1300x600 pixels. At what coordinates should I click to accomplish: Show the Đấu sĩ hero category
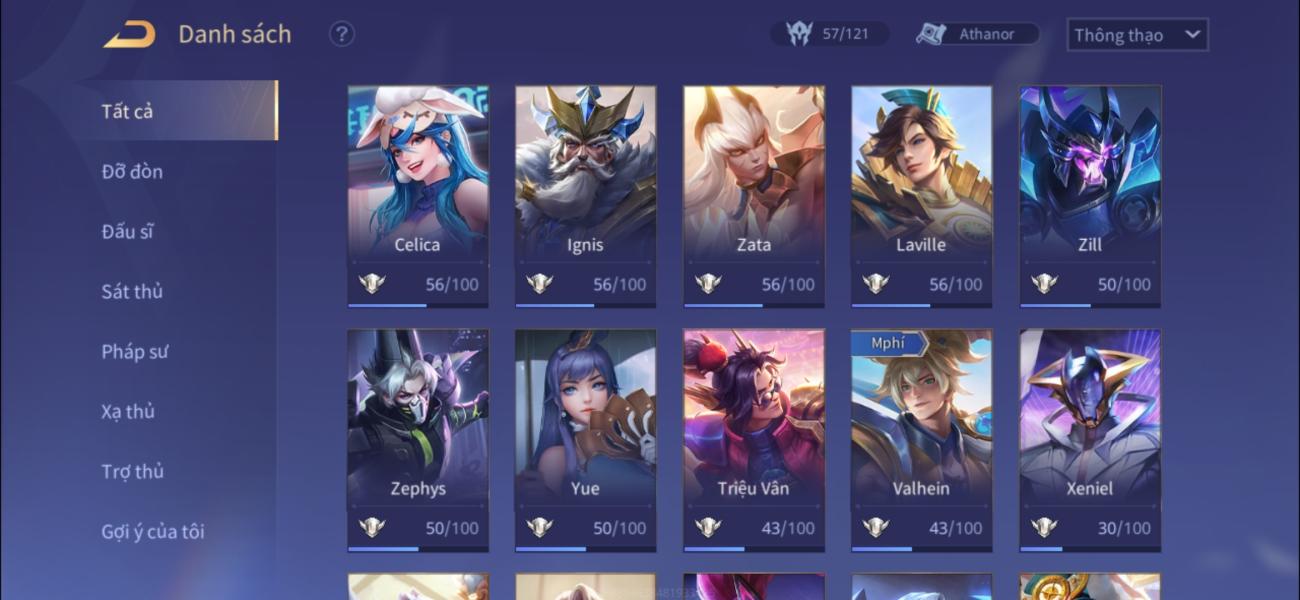pos(127,231)
